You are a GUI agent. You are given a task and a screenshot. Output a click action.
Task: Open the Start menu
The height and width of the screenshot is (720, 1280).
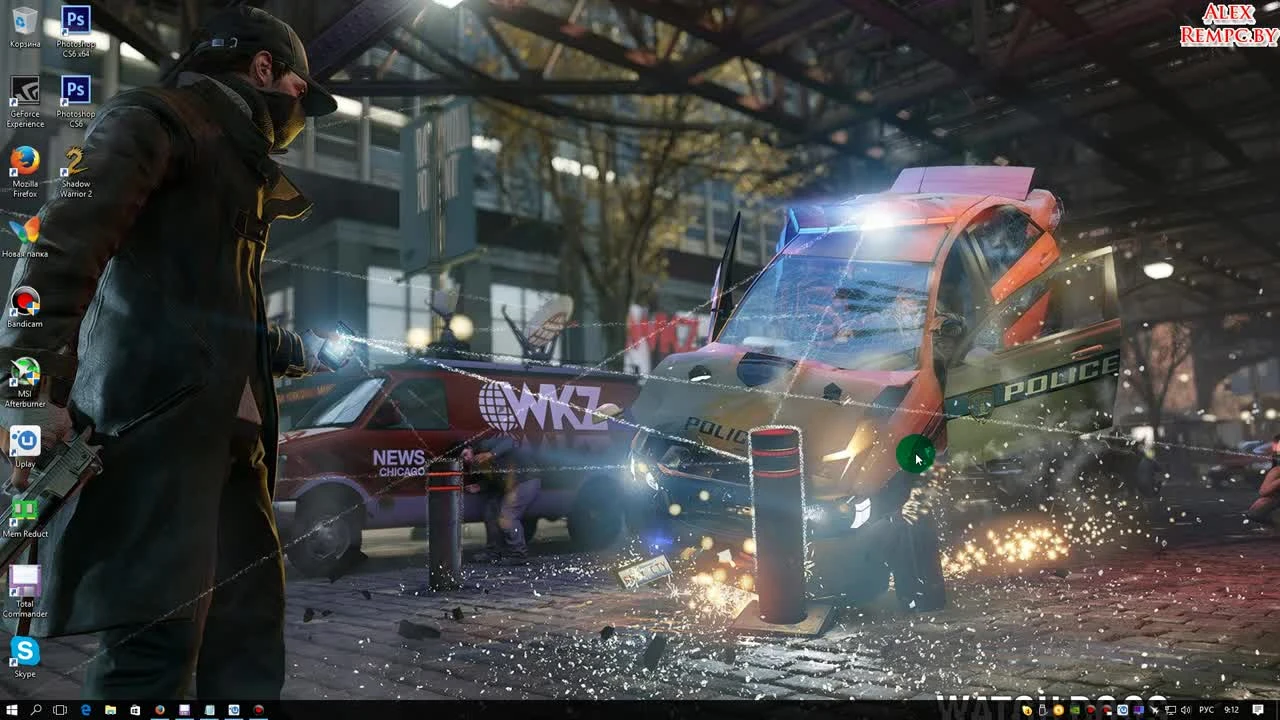[x=12, y=711]
